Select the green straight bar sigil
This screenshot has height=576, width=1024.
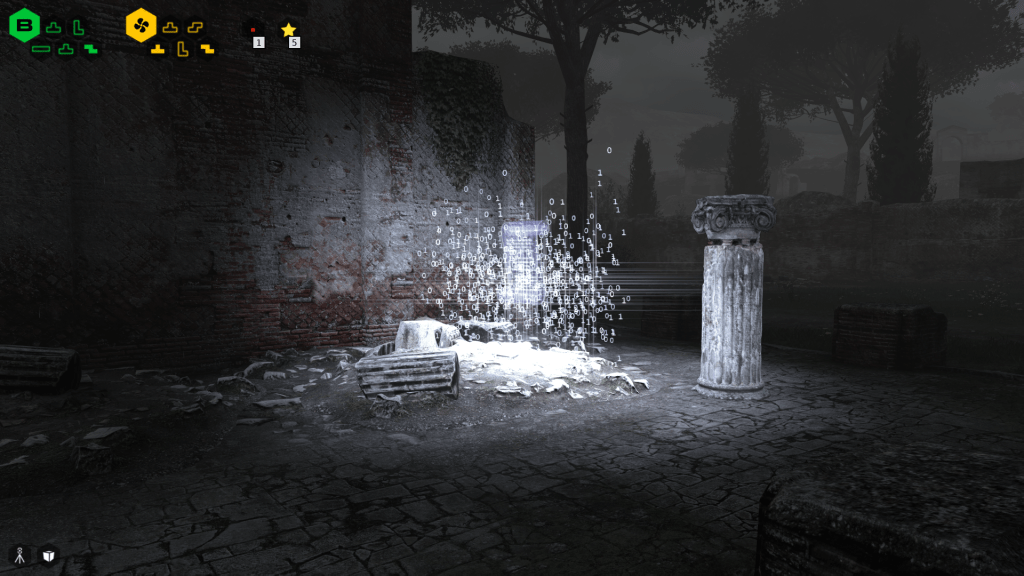41,48
